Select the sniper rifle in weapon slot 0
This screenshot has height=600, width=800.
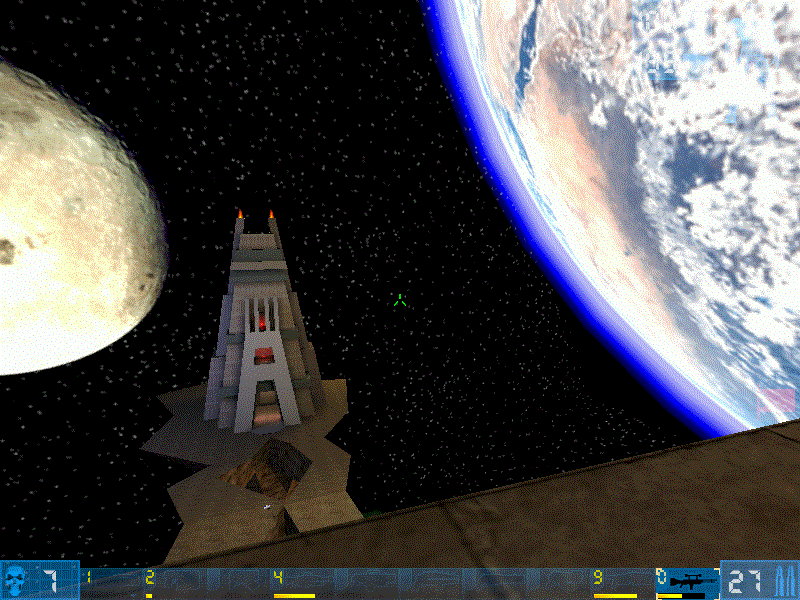click(x=688, y=581)
